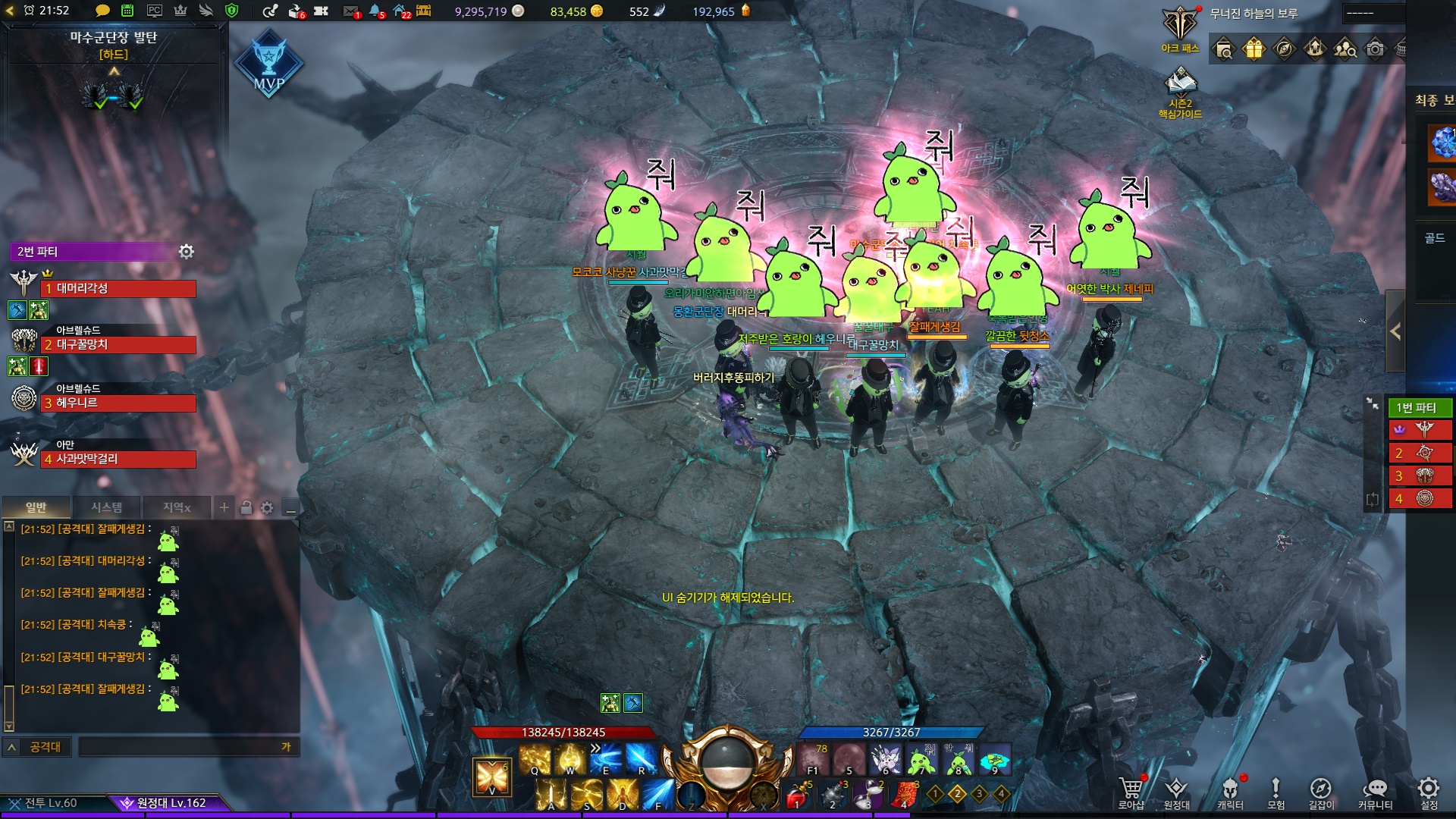
Task: Switch to the 일반 chat tab
Action: click(x=36, y=507)
